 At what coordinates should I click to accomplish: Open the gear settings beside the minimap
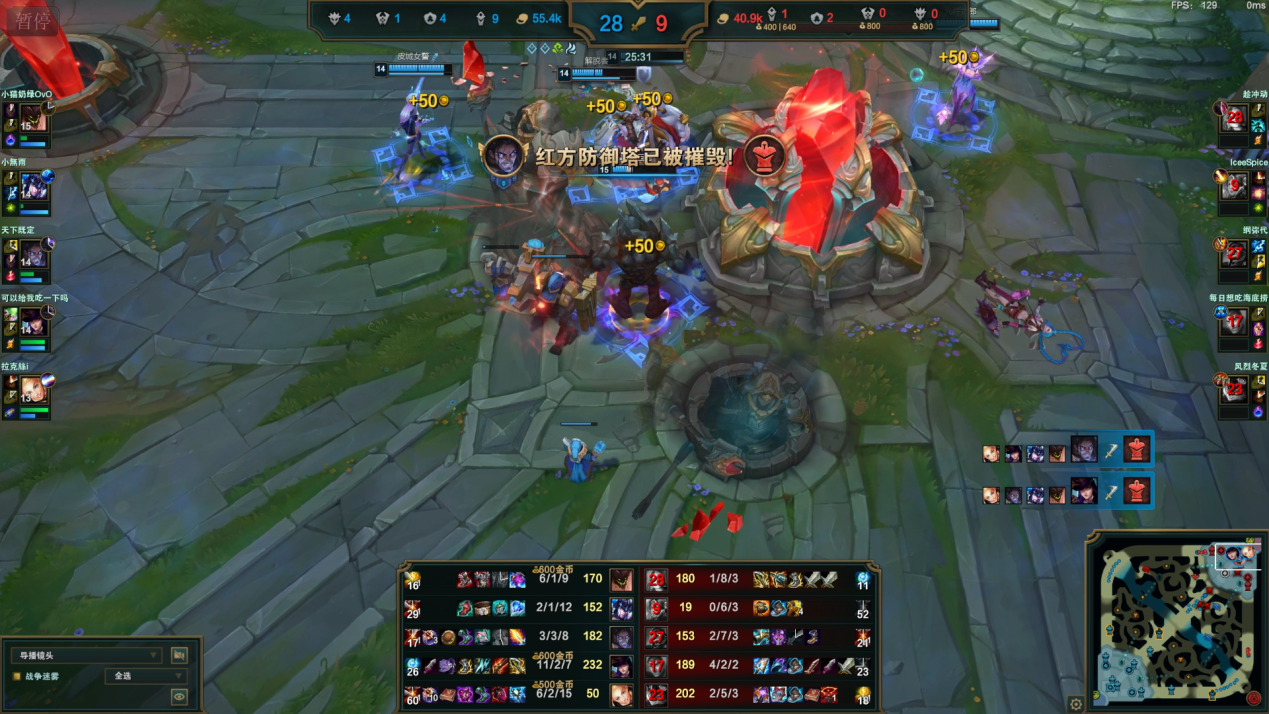click(1076, 704)
